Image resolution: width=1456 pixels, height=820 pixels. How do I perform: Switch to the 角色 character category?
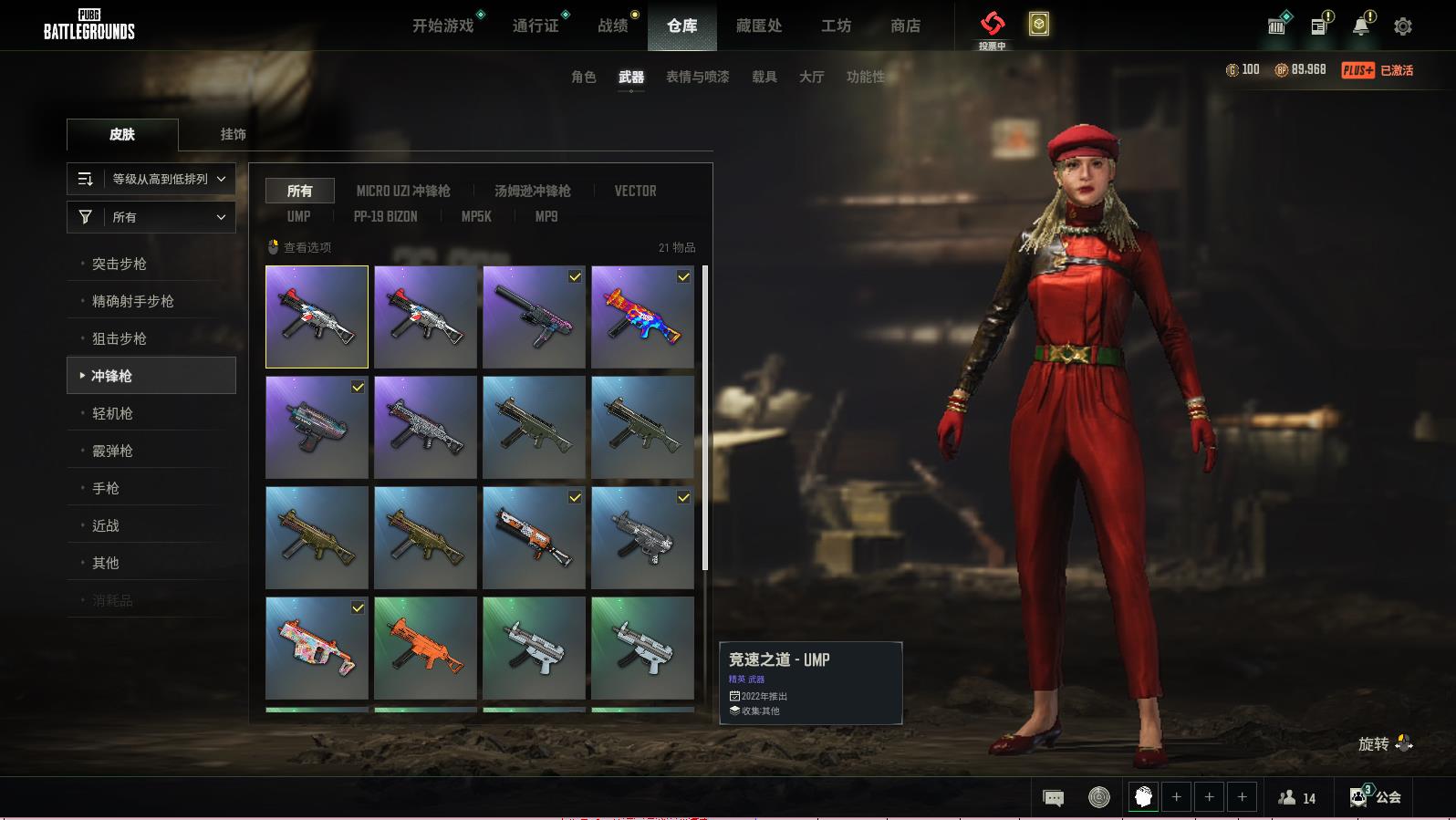point(584,77)
